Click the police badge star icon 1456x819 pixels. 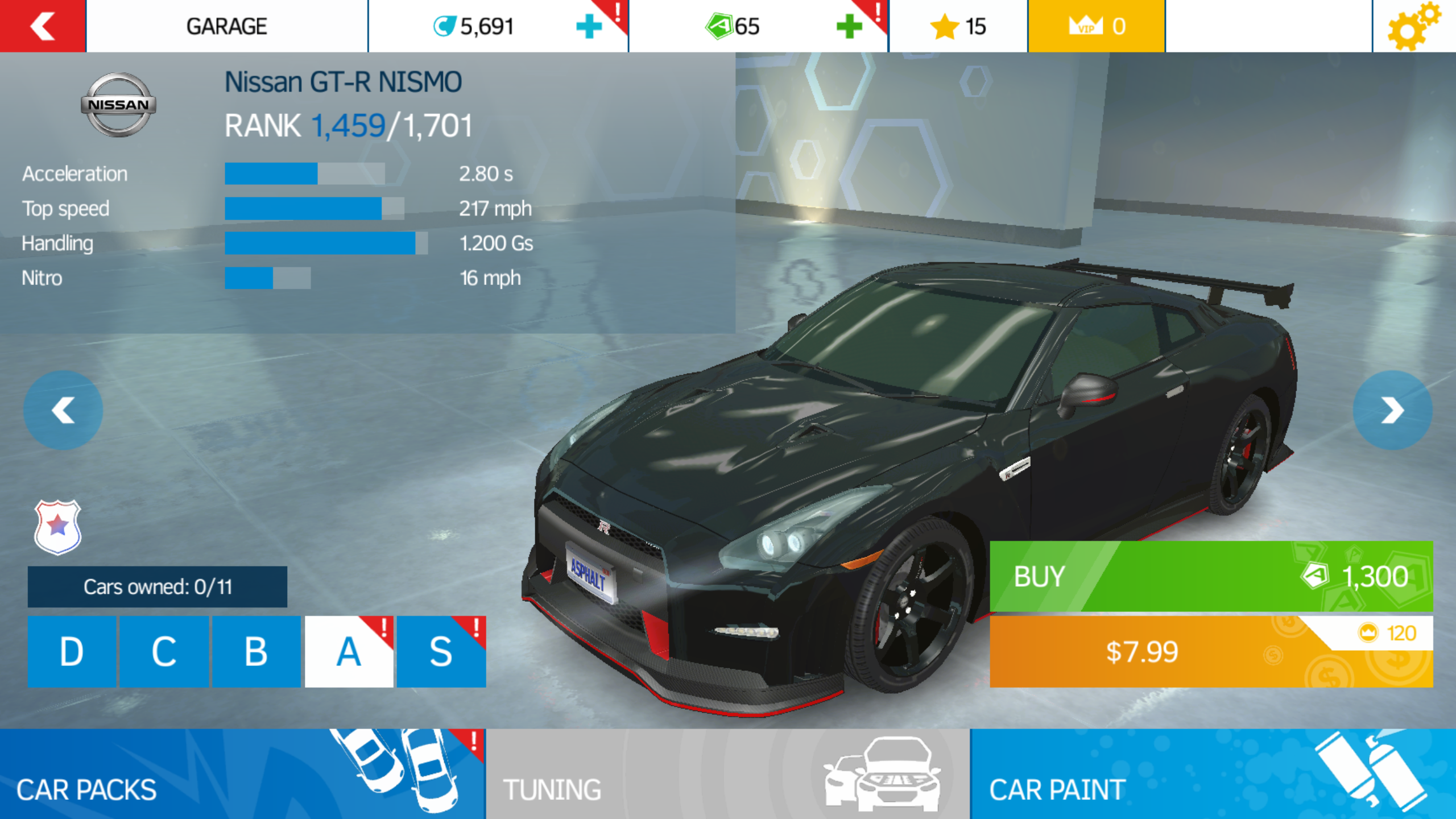click(x=58, y=527)
